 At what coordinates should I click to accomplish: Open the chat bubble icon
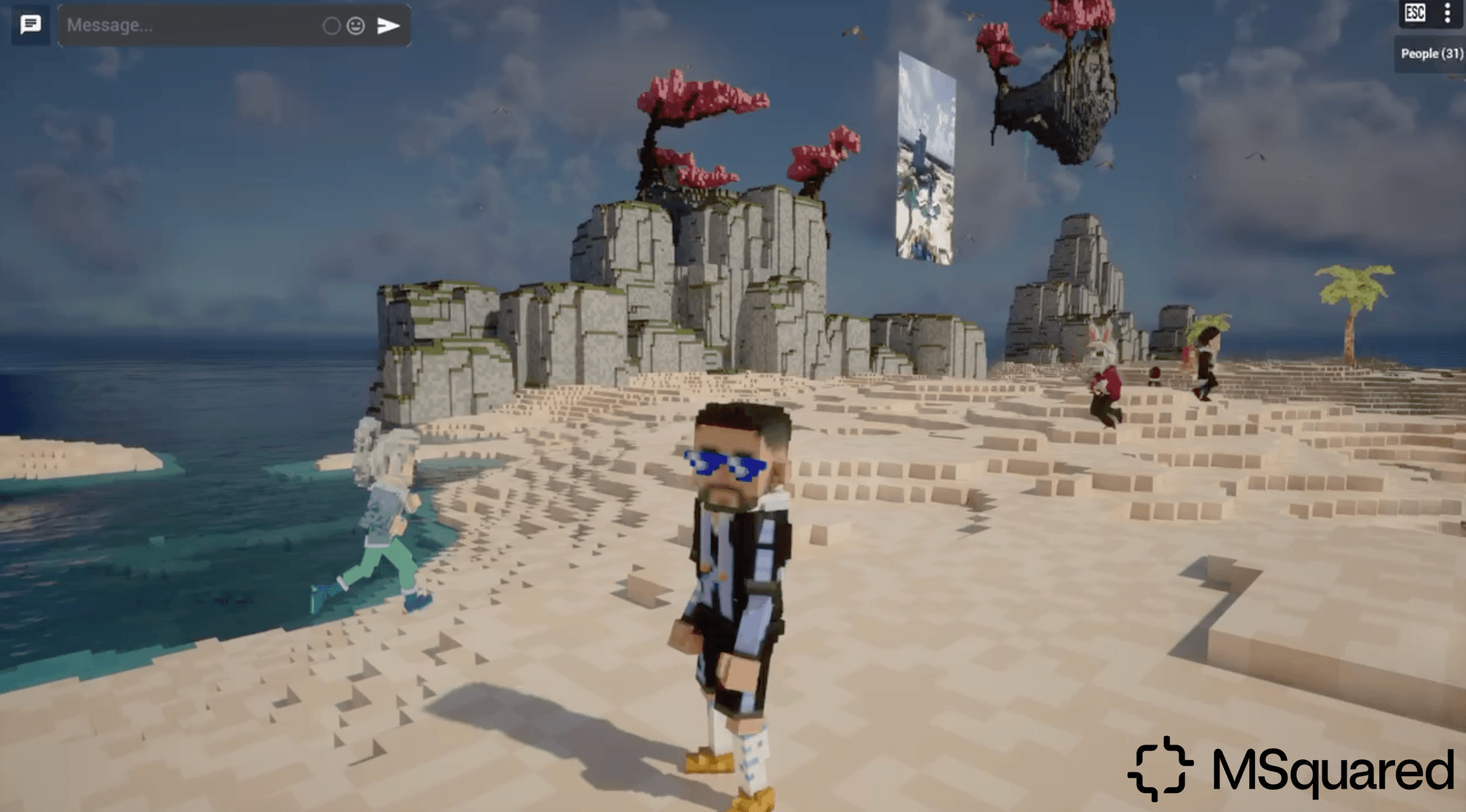pos(30,25)
